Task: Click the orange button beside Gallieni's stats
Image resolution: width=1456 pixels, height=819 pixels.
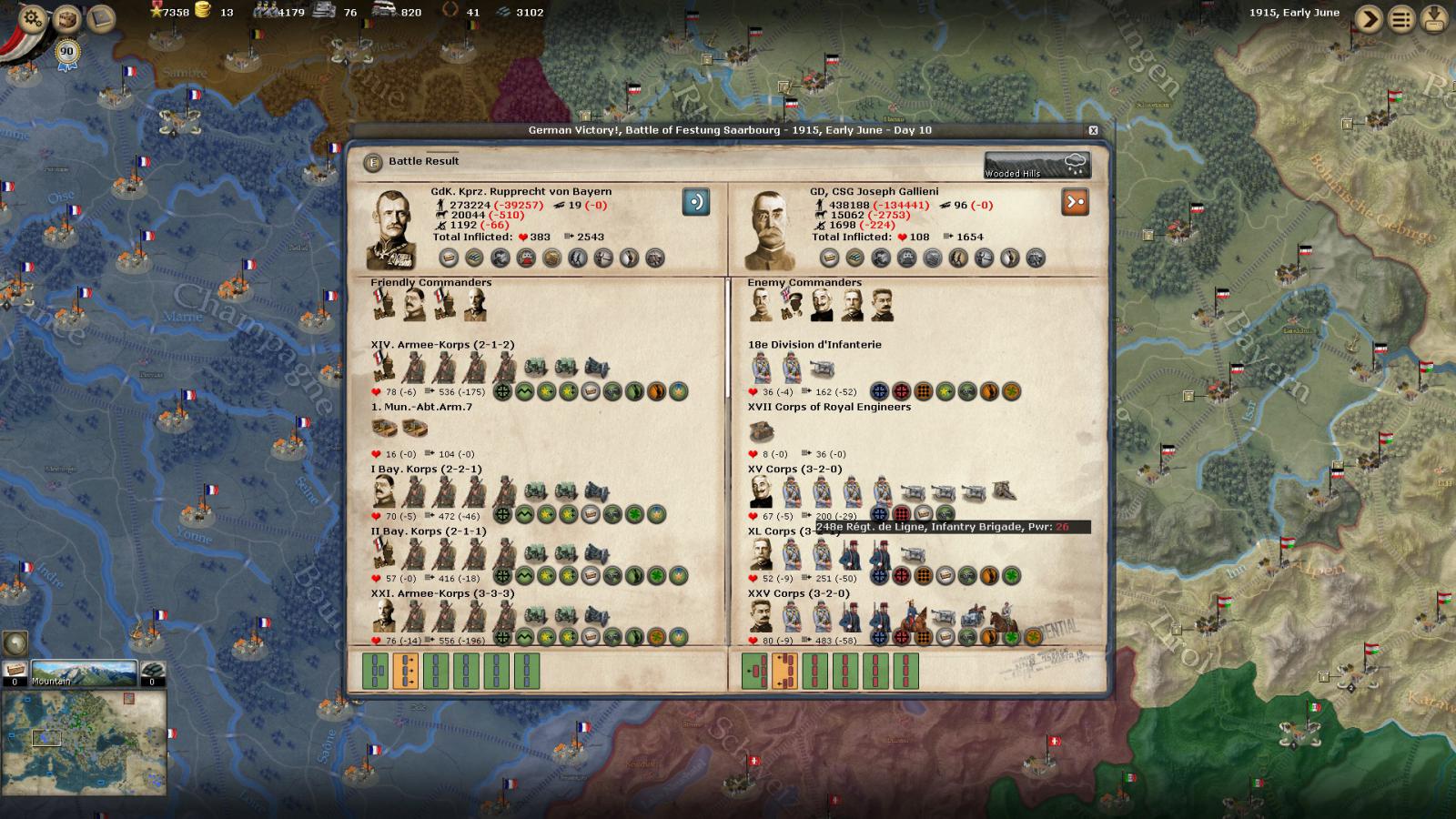Action: click(x=1076, y=202)
